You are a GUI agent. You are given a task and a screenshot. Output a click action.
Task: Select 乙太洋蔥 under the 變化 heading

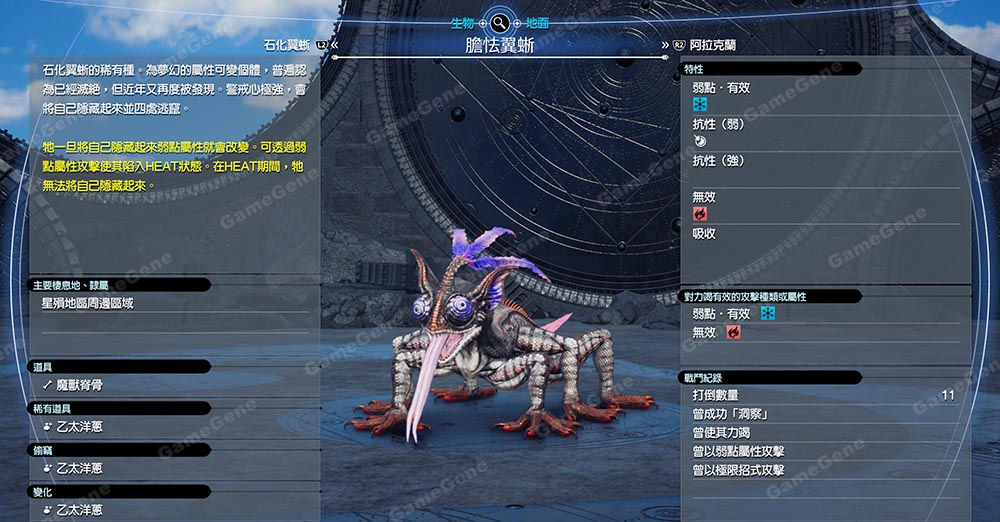point(79,510)
